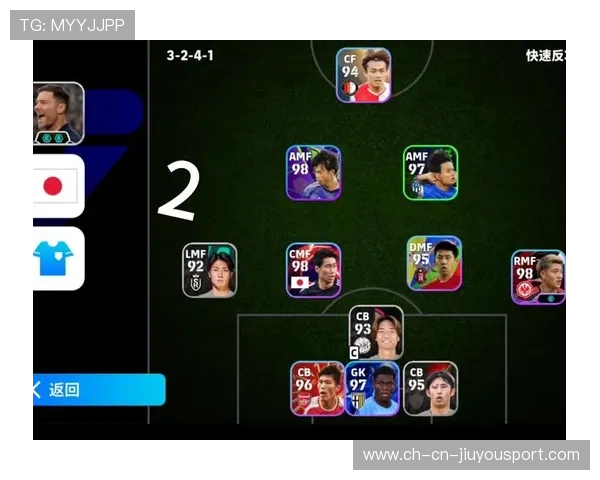Select the LMF 92 player card
Image resolution: width=600 pixels, height=480 pixels.
(x=209, y=270)
